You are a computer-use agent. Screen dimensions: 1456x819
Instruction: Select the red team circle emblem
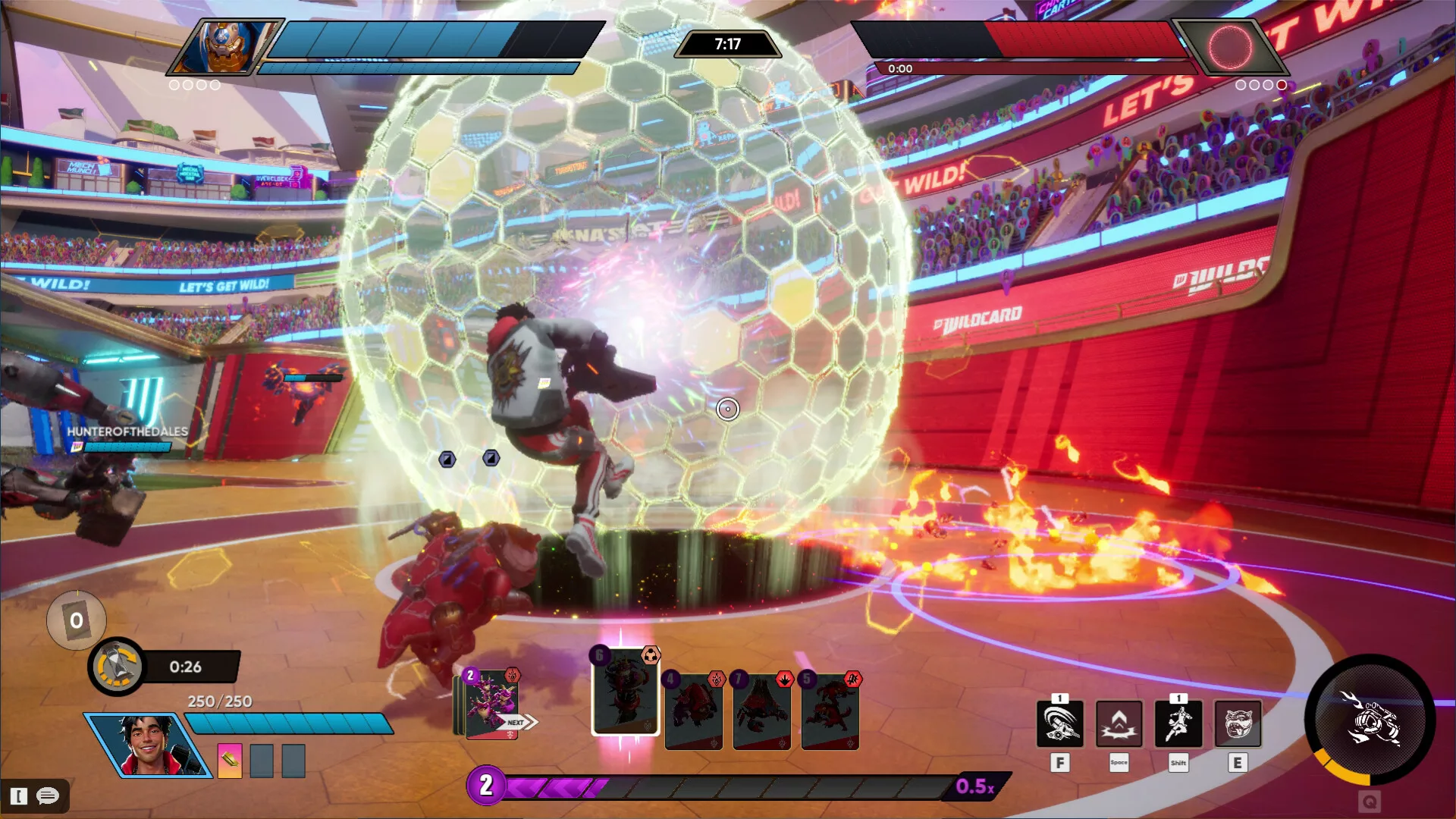[1229, 47]
